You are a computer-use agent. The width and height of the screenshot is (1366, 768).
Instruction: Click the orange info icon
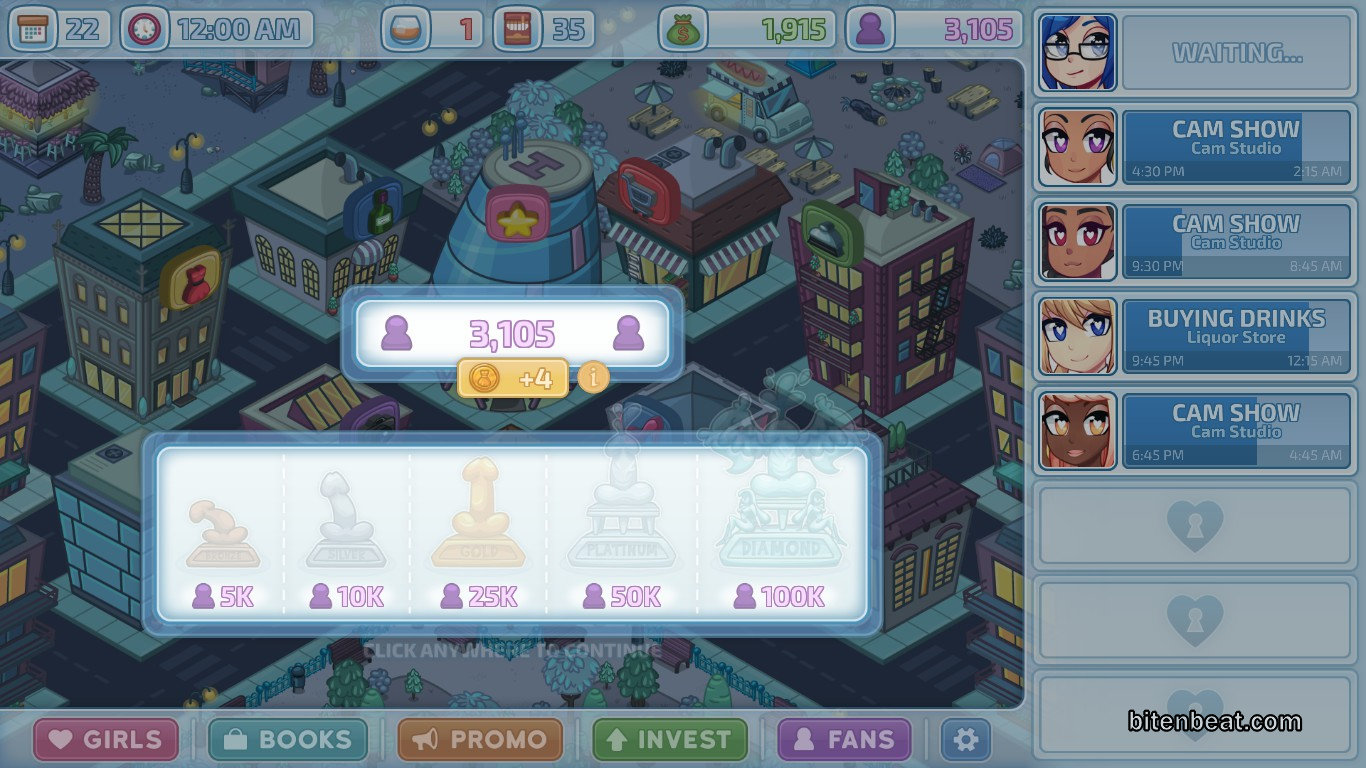click(594, 378)
